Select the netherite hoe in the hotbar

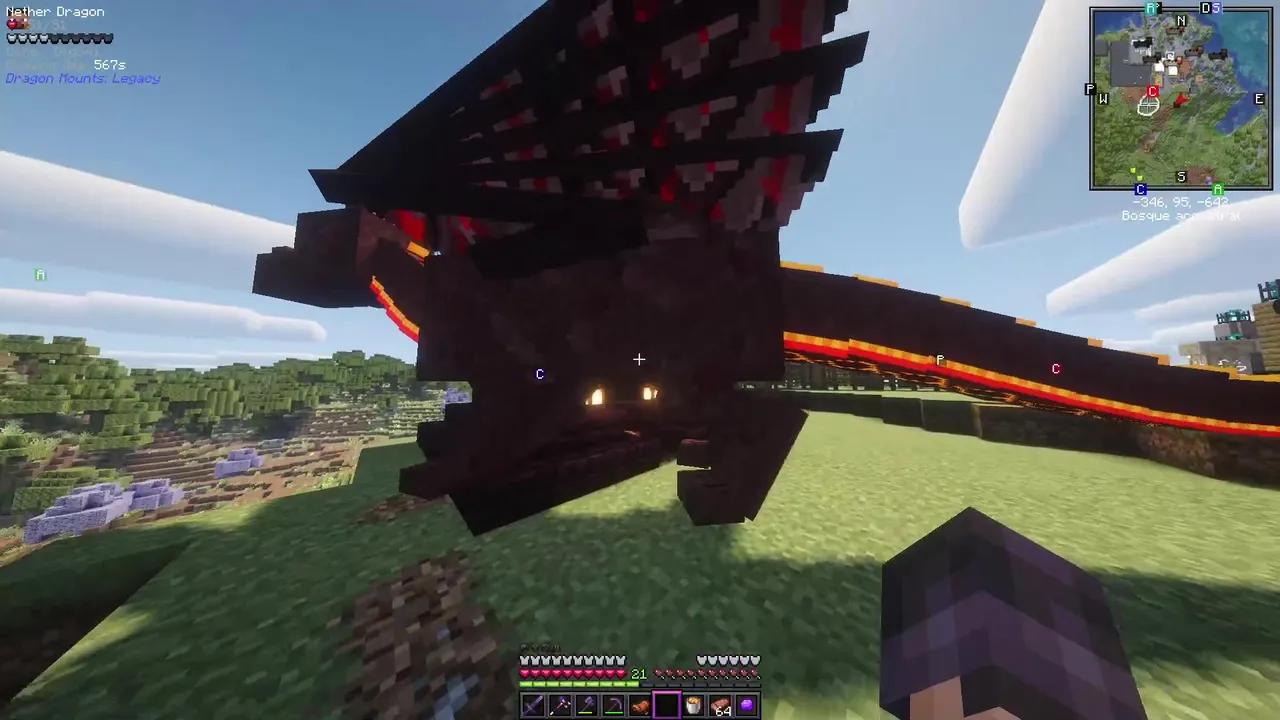coord(612,706)
